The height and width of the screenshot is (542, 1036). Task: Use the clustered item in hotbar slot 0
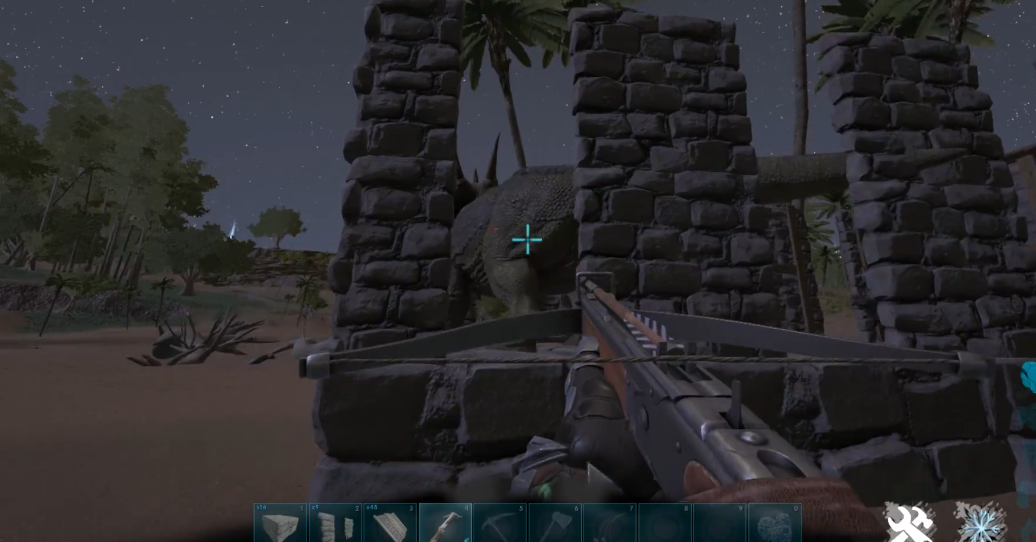point(774,523)
